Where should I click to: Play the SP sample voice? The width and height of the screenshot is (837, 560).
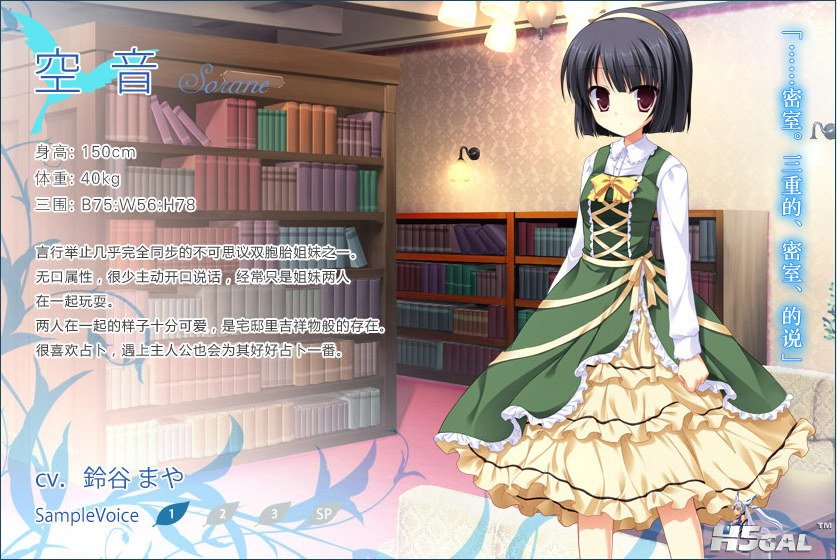(323, 515)
